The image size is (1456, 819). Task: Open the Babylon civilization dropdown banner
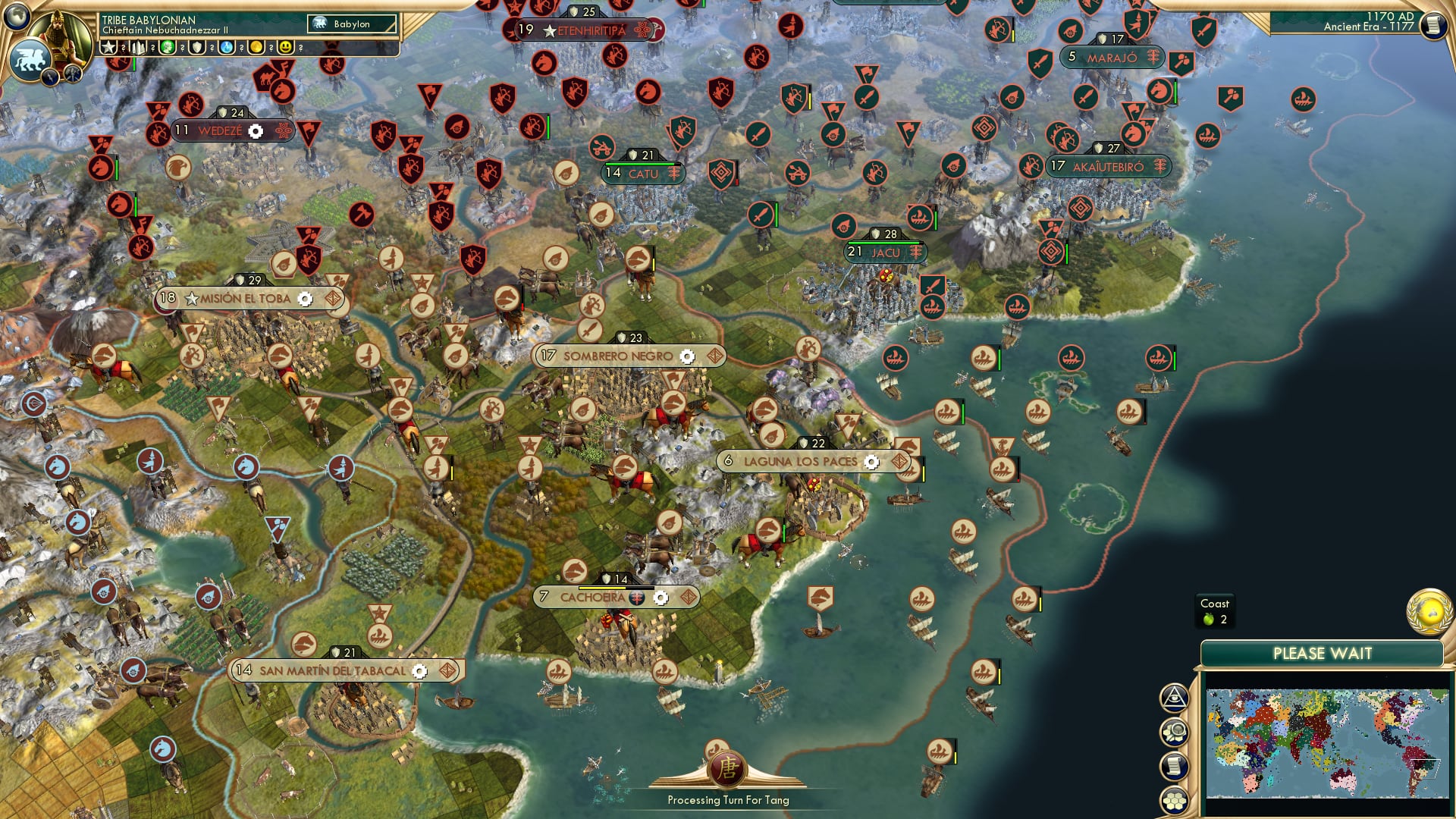click(351, 24)
